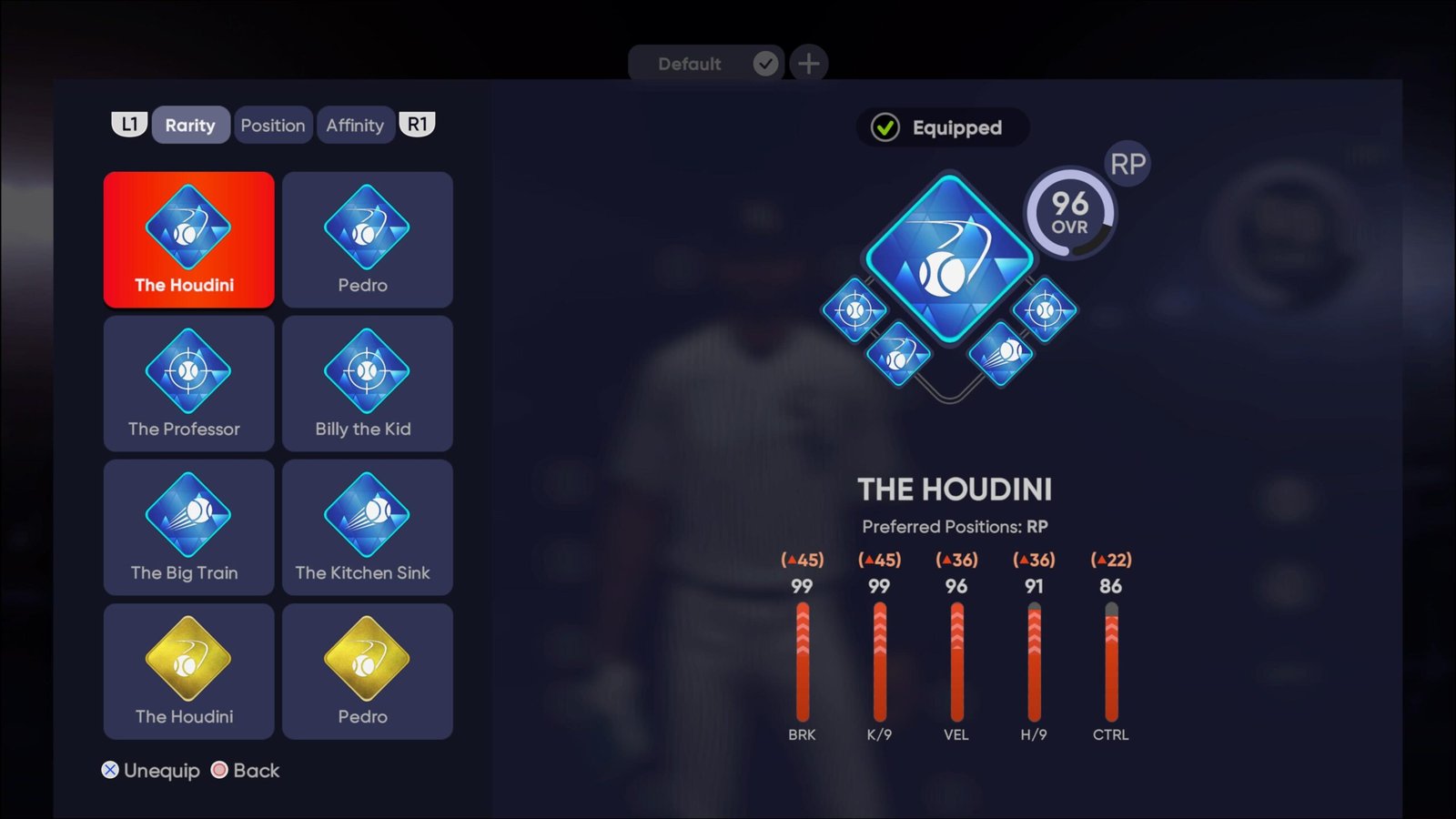Select the diamond Pedro perk

coord(366,238)
